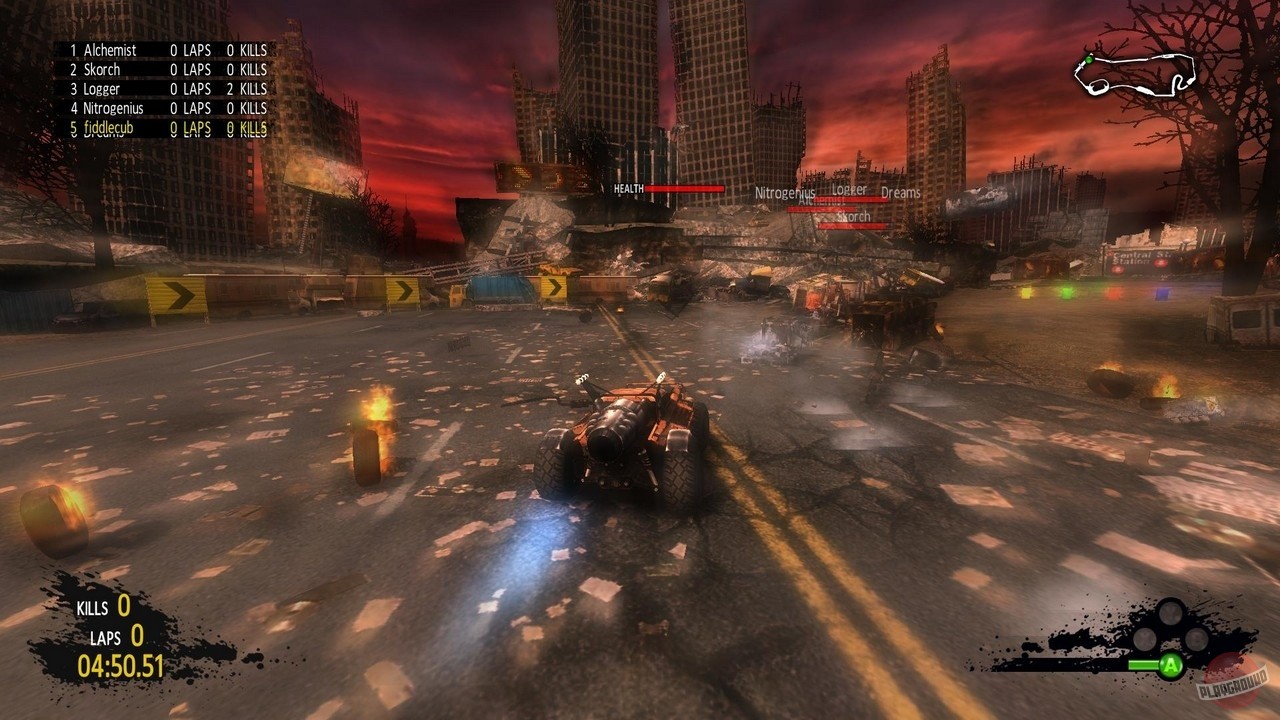Click the green boost meter beside the A button
The image size is (1280, 720).
[1144, 663]
